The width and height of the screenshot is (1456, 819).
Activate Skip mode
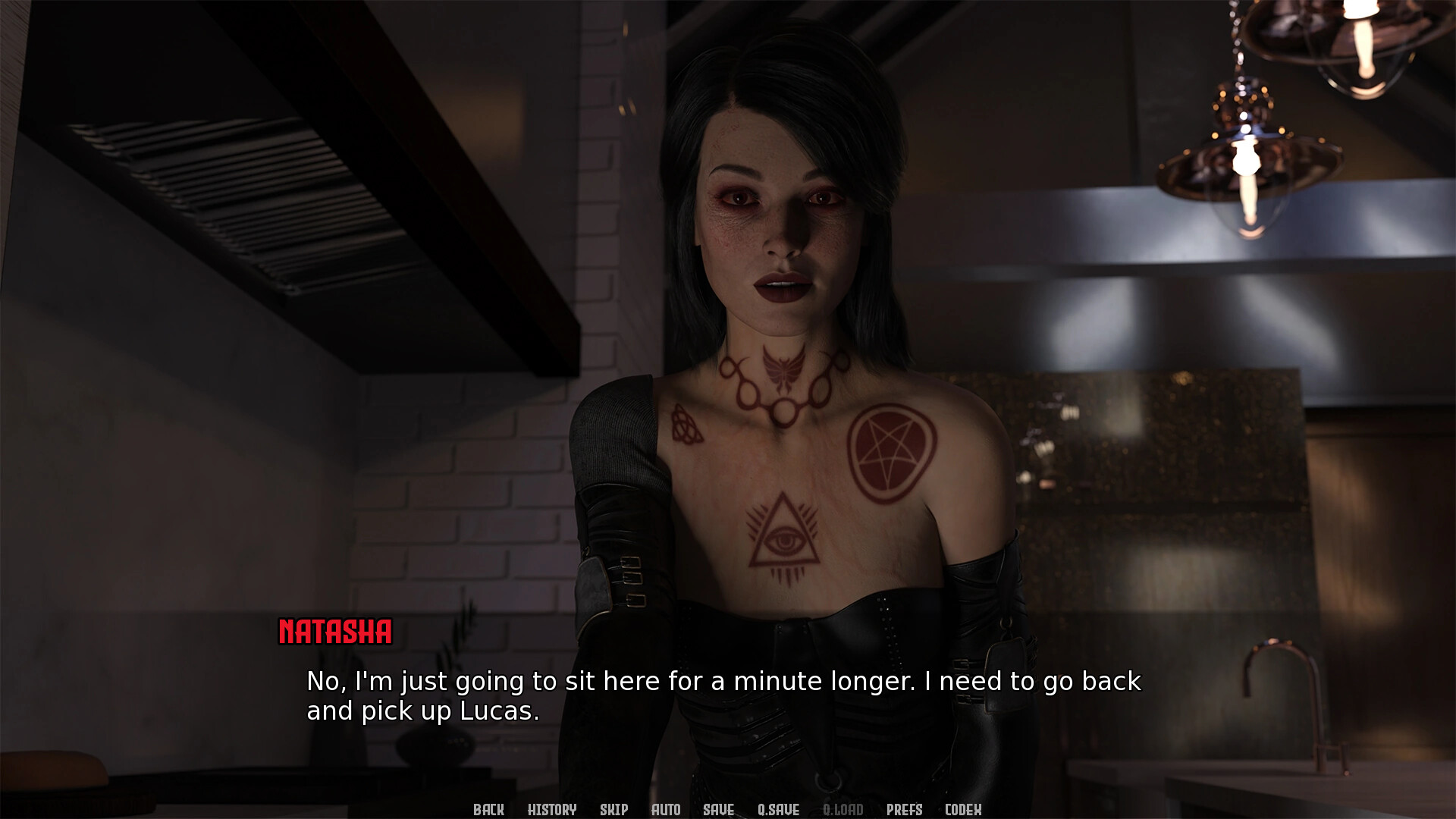(x=613, y=809)
